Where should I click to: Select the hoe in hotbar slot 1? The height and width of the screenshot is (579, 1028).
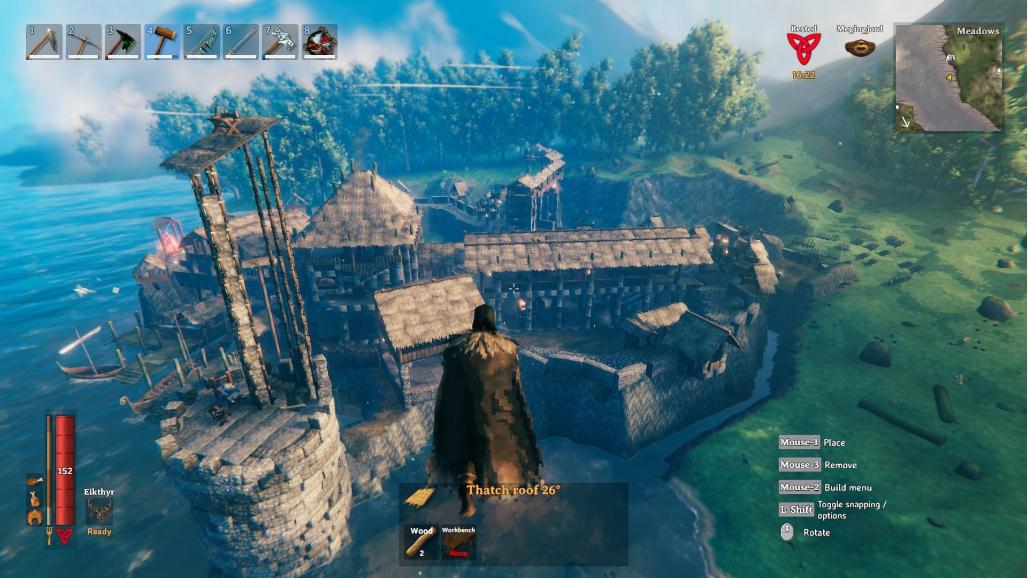pos(44,42)
